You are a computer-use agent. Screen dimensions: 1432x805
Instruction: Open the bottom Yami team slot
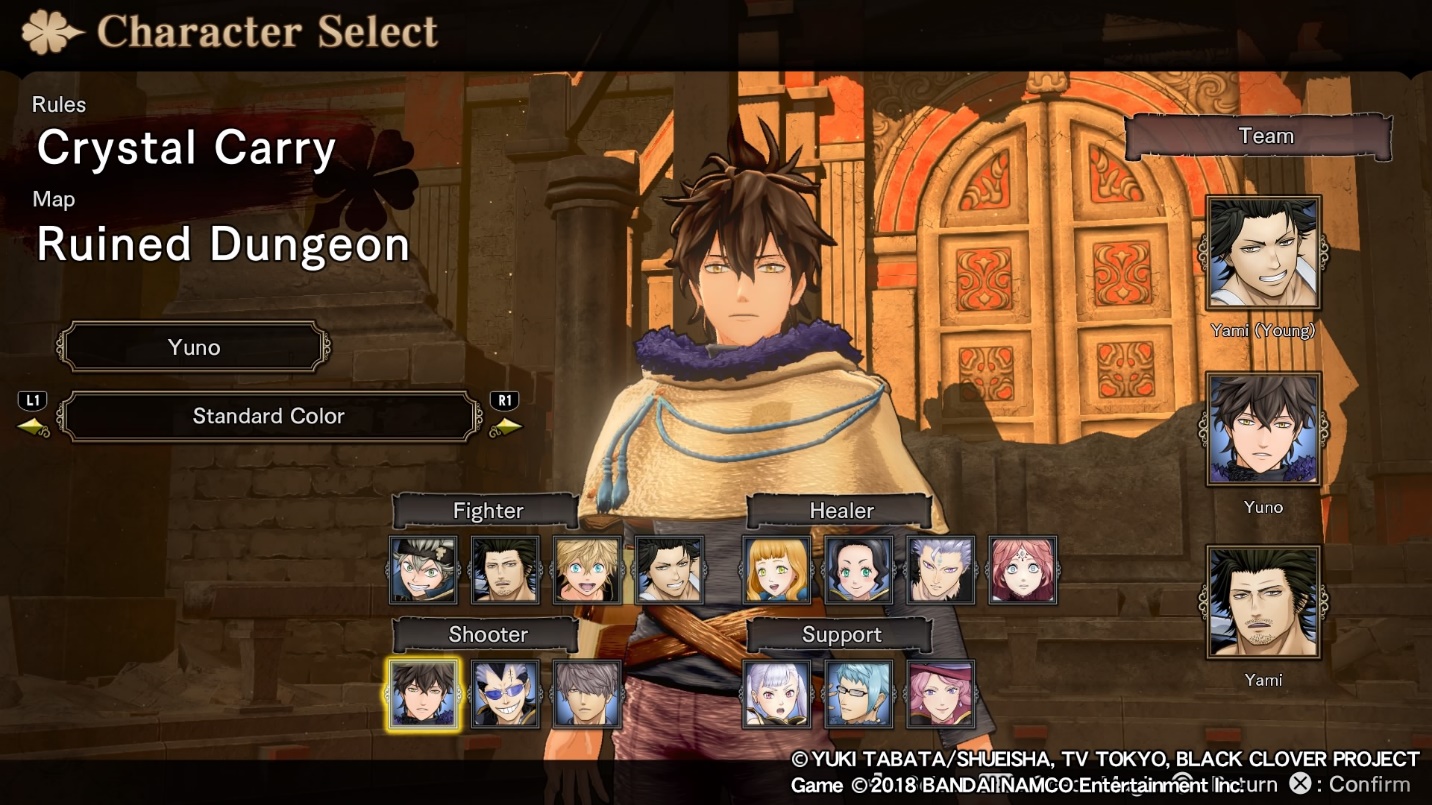pos(1264,601)
